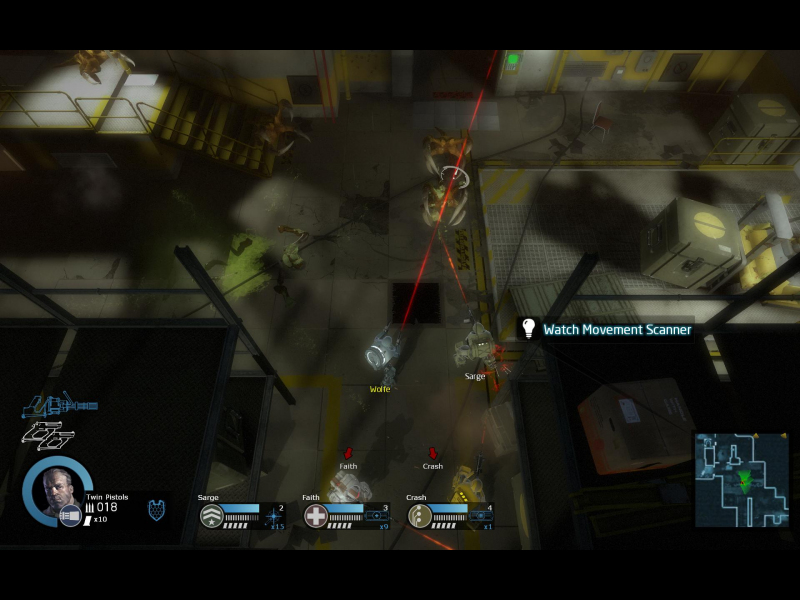Select the minigun weapon icon
Screen dimensions: 800x600
coord(59,406)
